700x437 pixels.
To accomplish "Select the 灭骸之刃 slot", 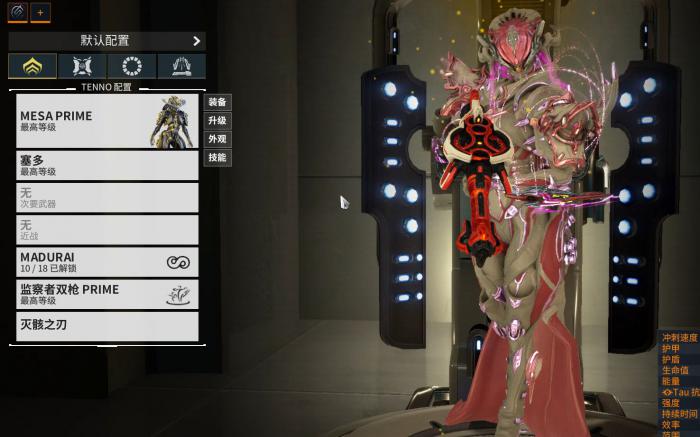I will pyautogui.click(x=108, y=326).
